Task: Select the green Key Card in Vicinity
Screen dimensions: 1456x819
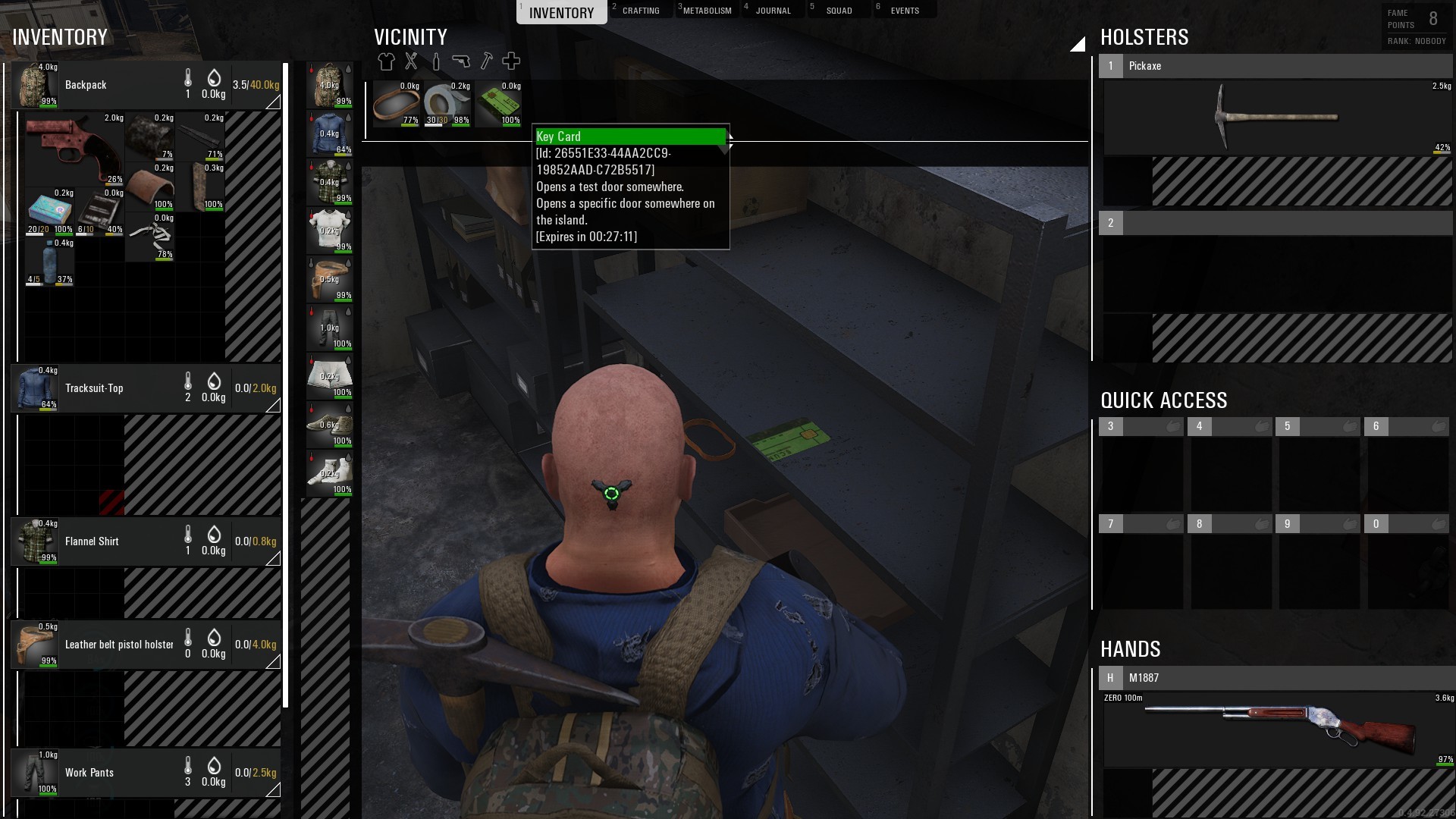Action: click(x=500, y=103)
